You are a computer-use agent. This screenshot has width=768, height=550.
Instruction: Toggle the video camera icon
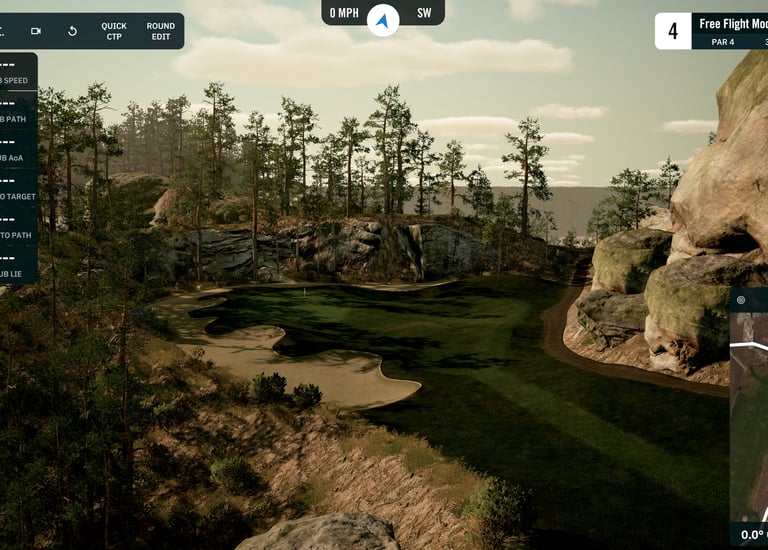click(36, 31)
